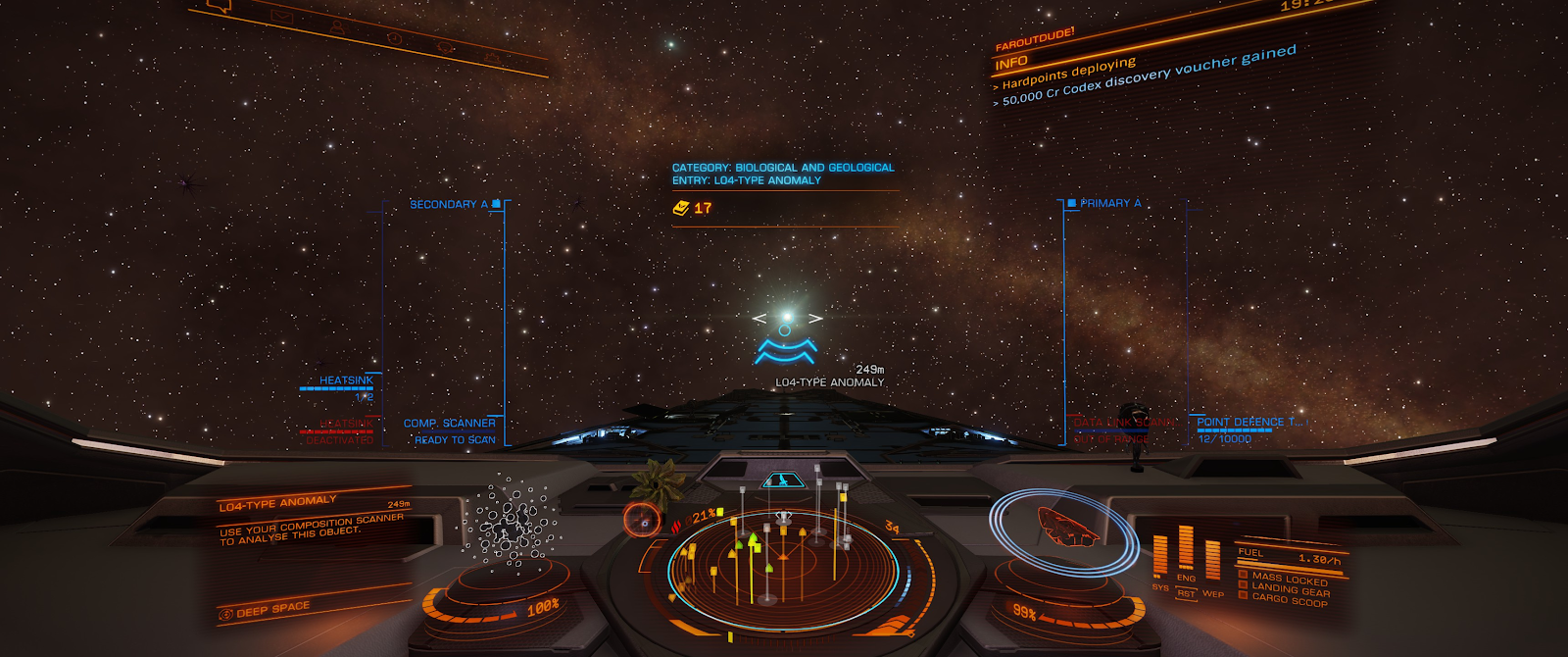Open the envelope inbox comms tab
The image size is (1568, 657).
pyautogui.click(x=282, y=16)
